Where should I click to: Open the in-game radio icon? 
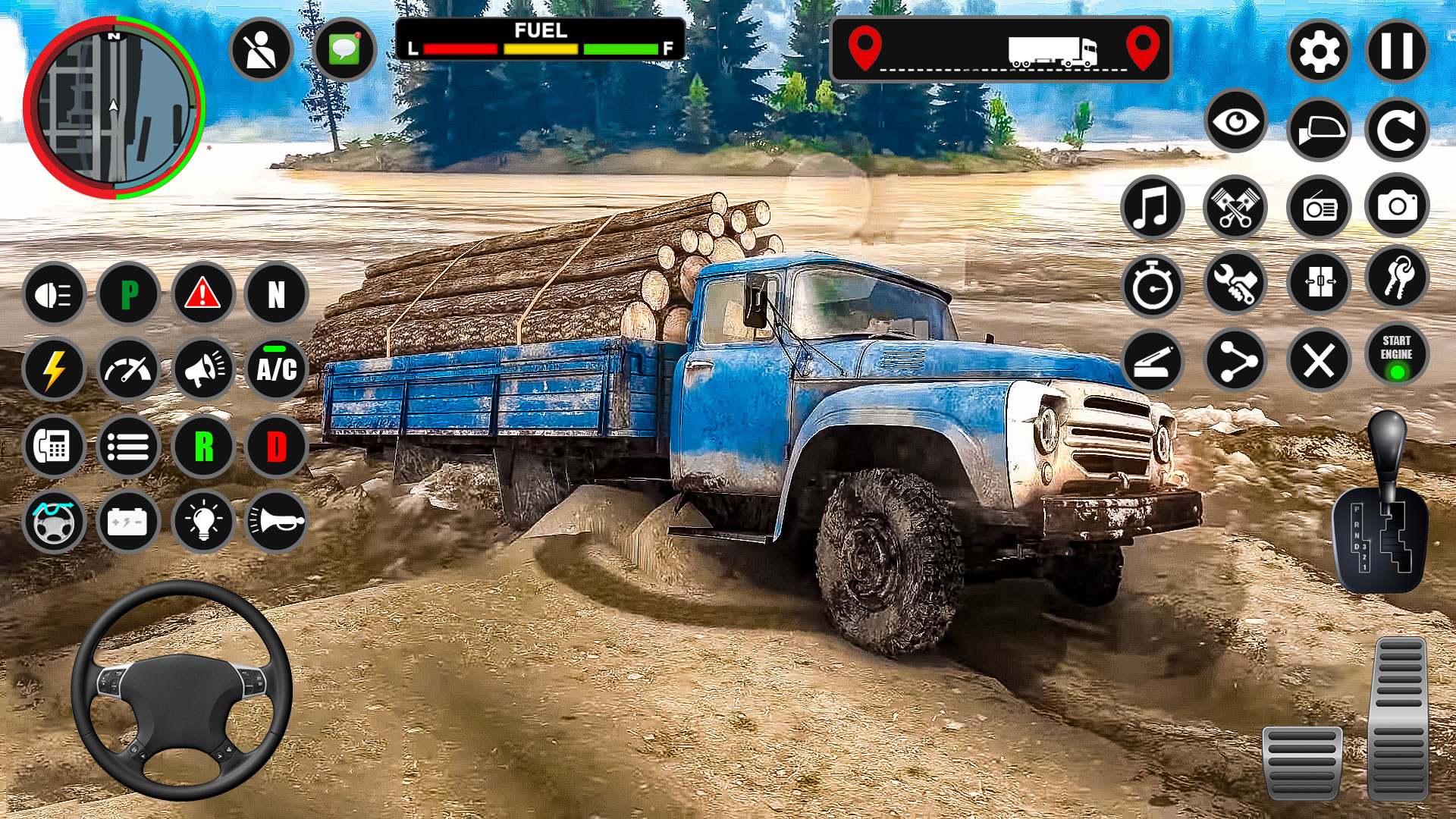click(1318, 207)
